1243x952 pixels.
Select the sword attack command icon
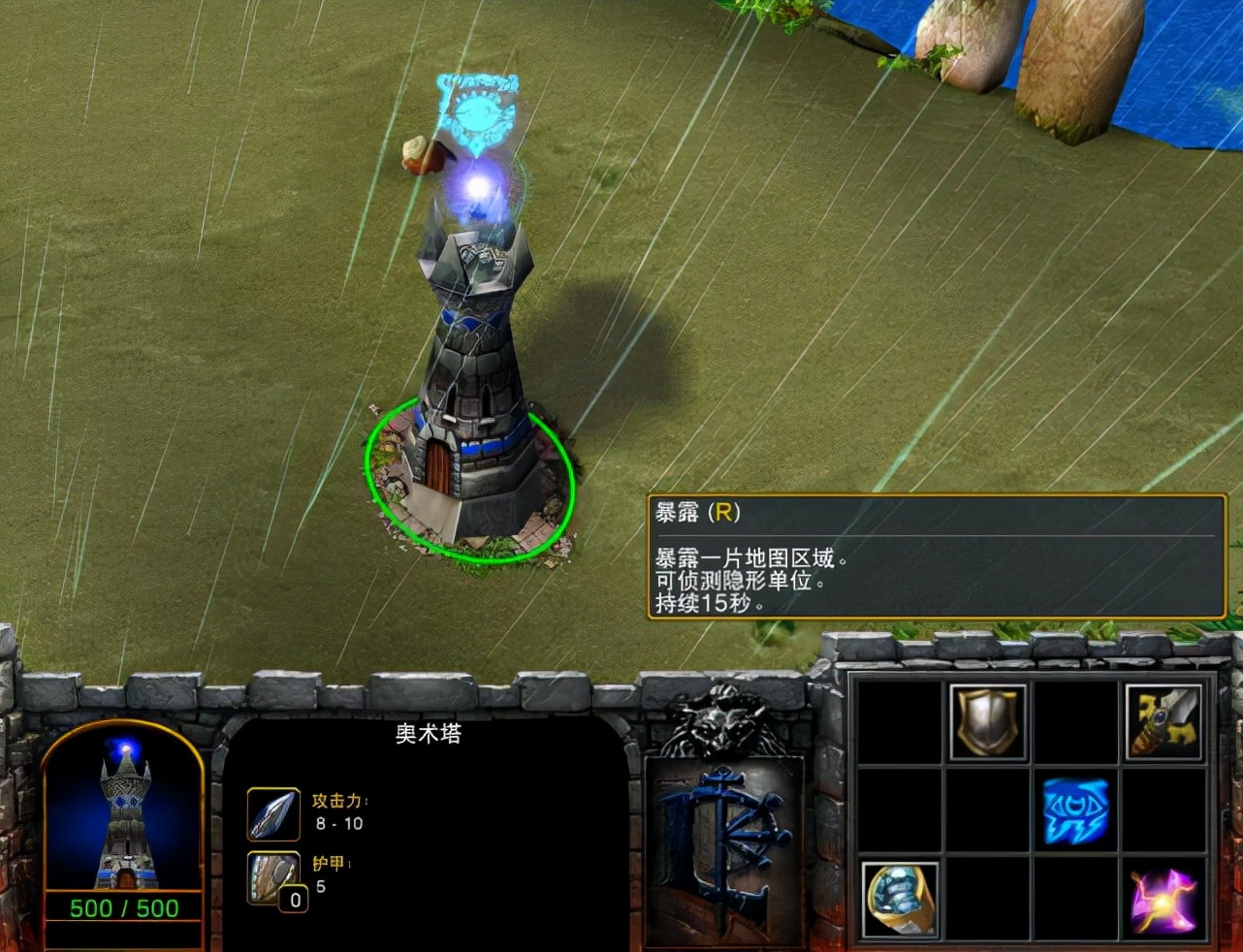coord(1163,722)
